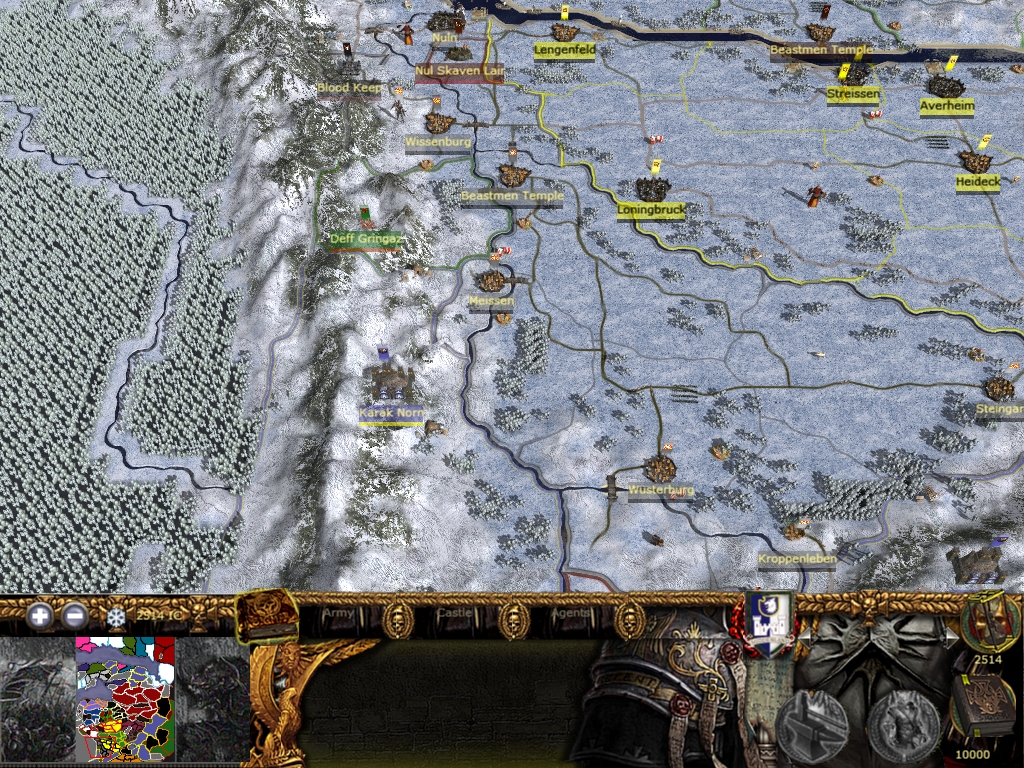Zoom in the minimap with the plus button
The image size is (1024, 768).
click(x=40, y=616)
